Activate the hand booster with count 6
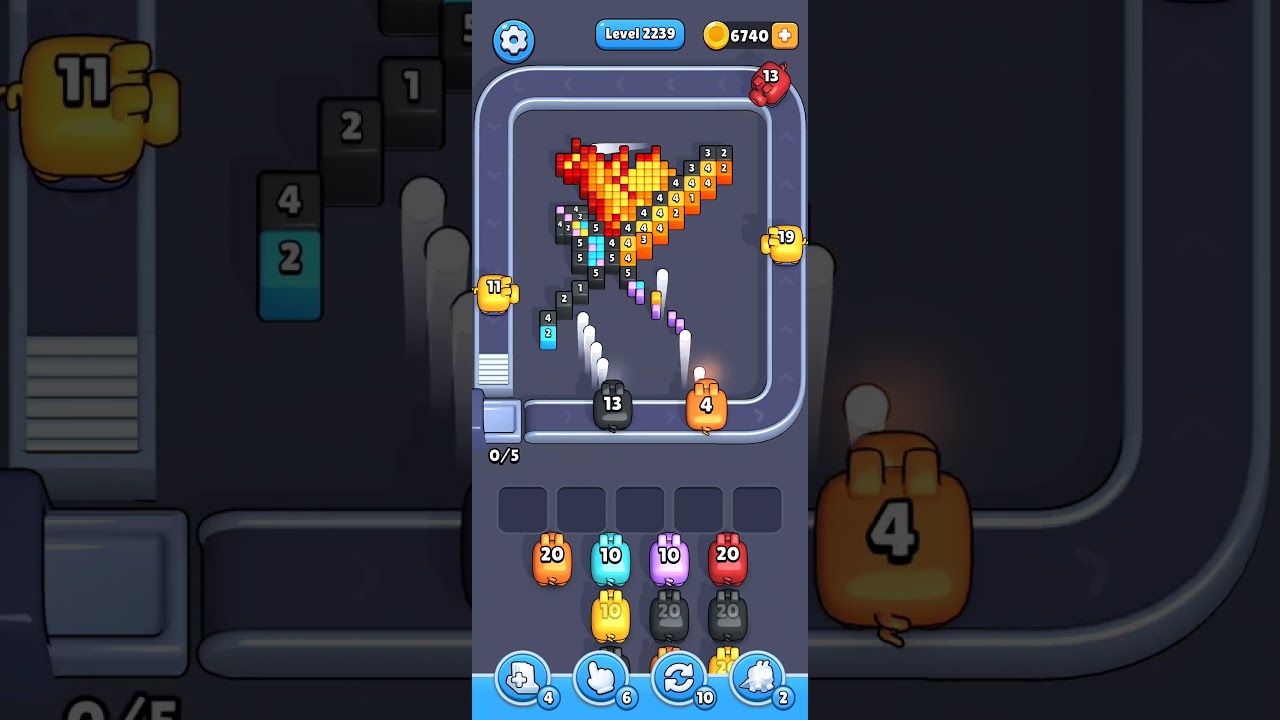The image size is (1280, 720). point(601,678)
